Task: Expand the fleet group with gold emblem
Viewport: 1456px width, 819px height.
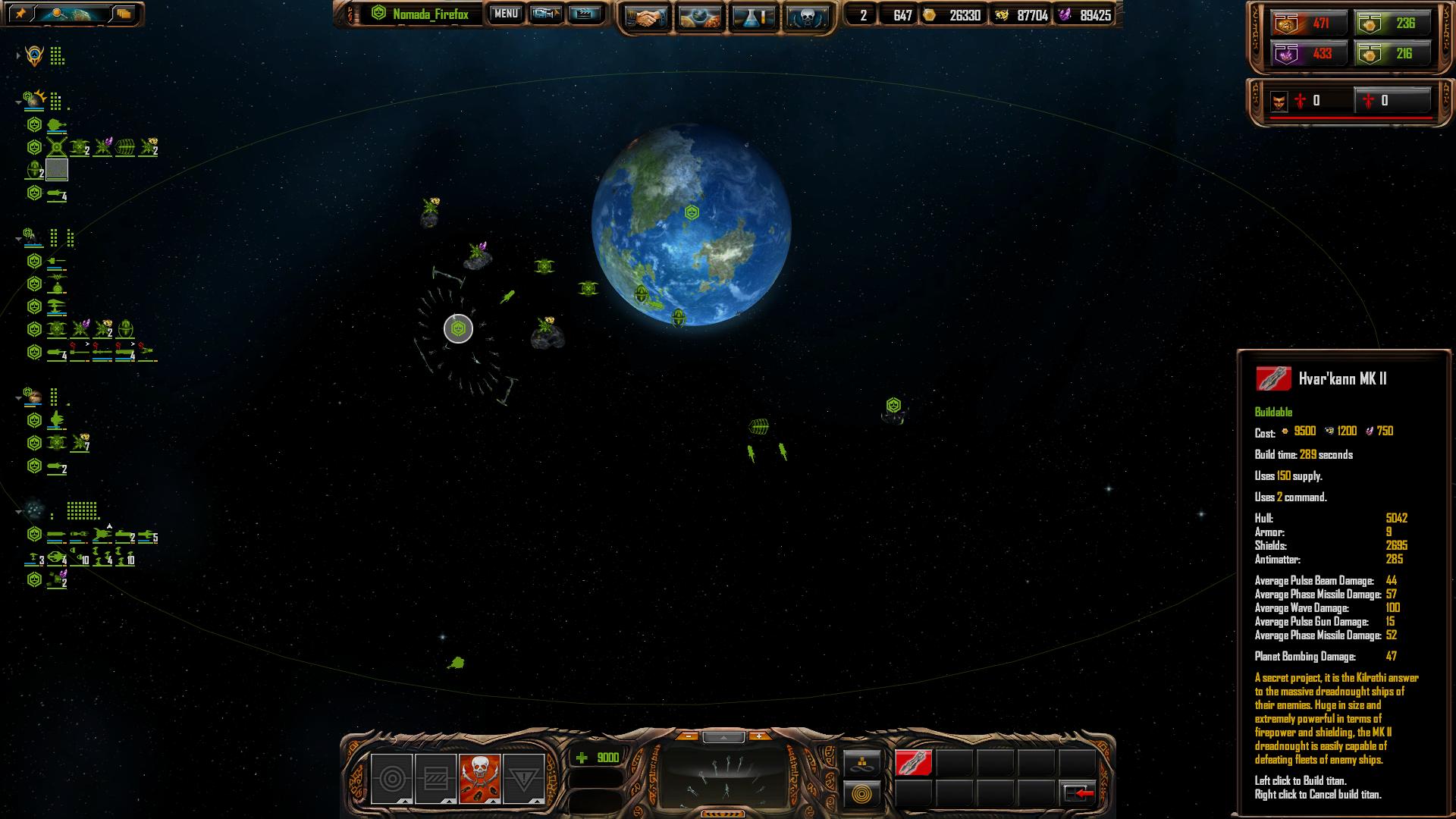Action: 18,56
